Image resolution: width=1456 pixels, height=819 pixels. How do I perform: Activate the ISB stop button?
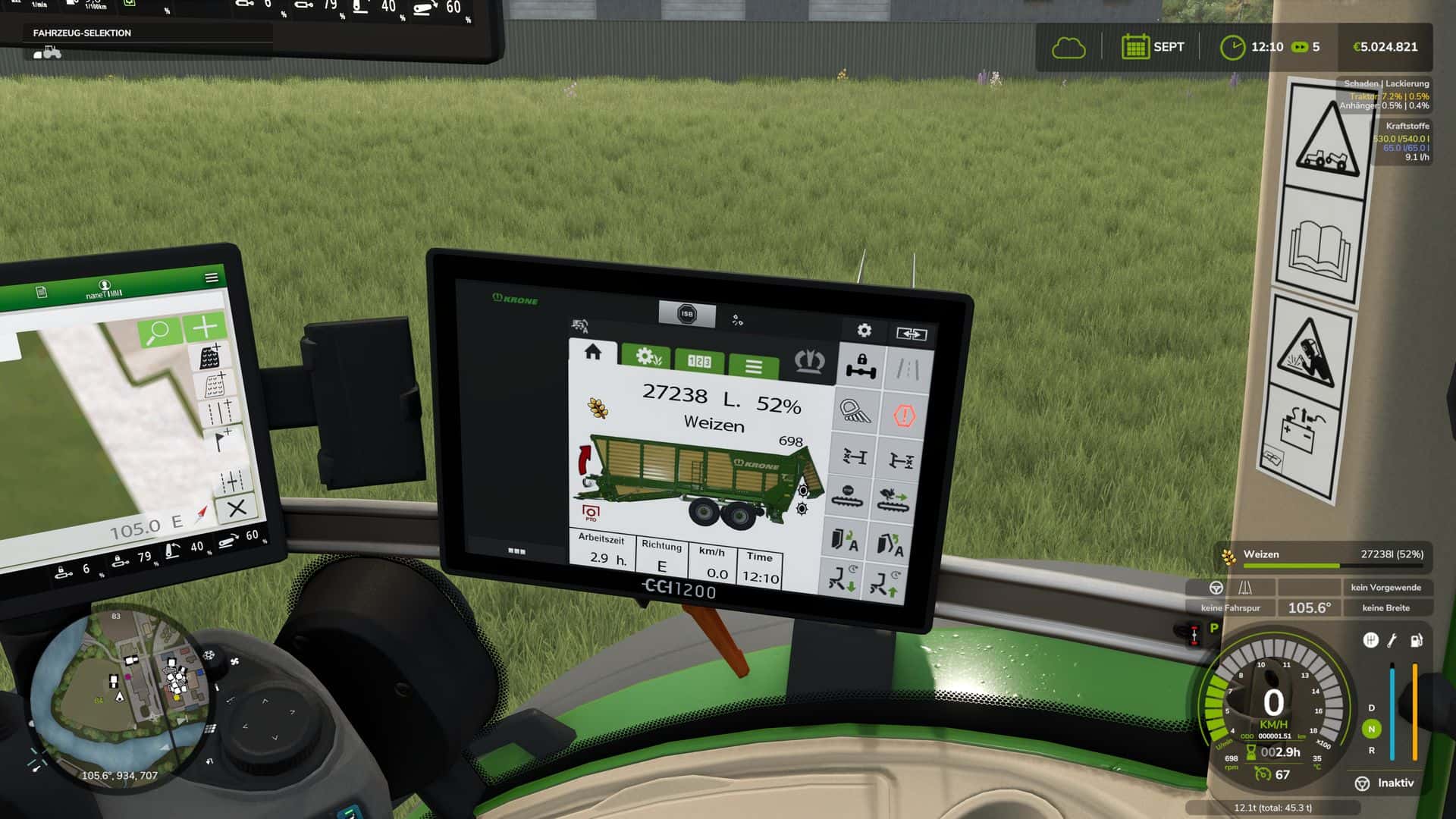686,314
